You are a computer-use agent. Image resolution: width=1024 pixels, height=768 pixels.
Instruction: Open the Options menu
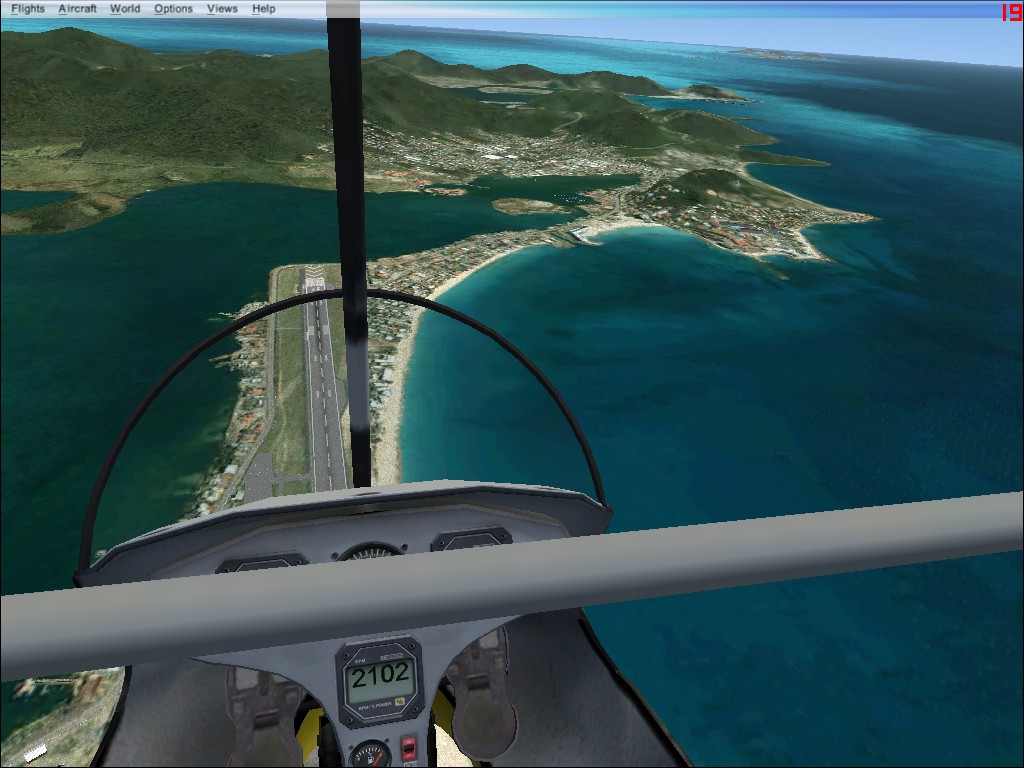(x=173, y=9)
